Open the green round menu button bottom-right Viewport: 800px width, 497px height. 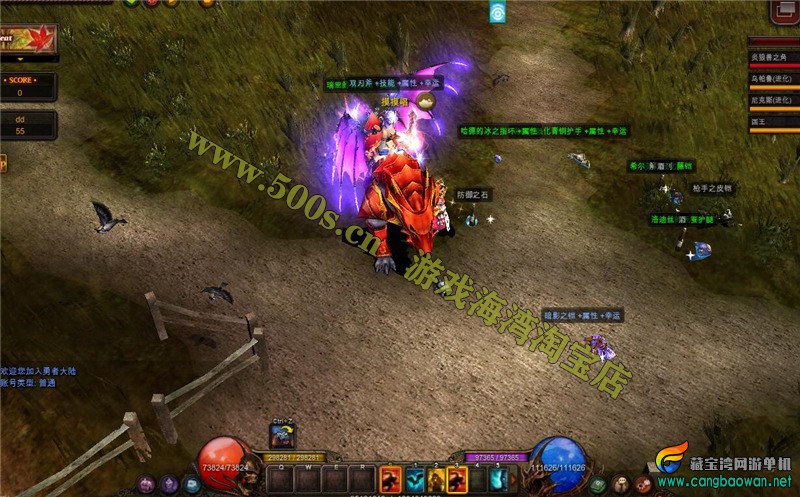click(599, 484)
